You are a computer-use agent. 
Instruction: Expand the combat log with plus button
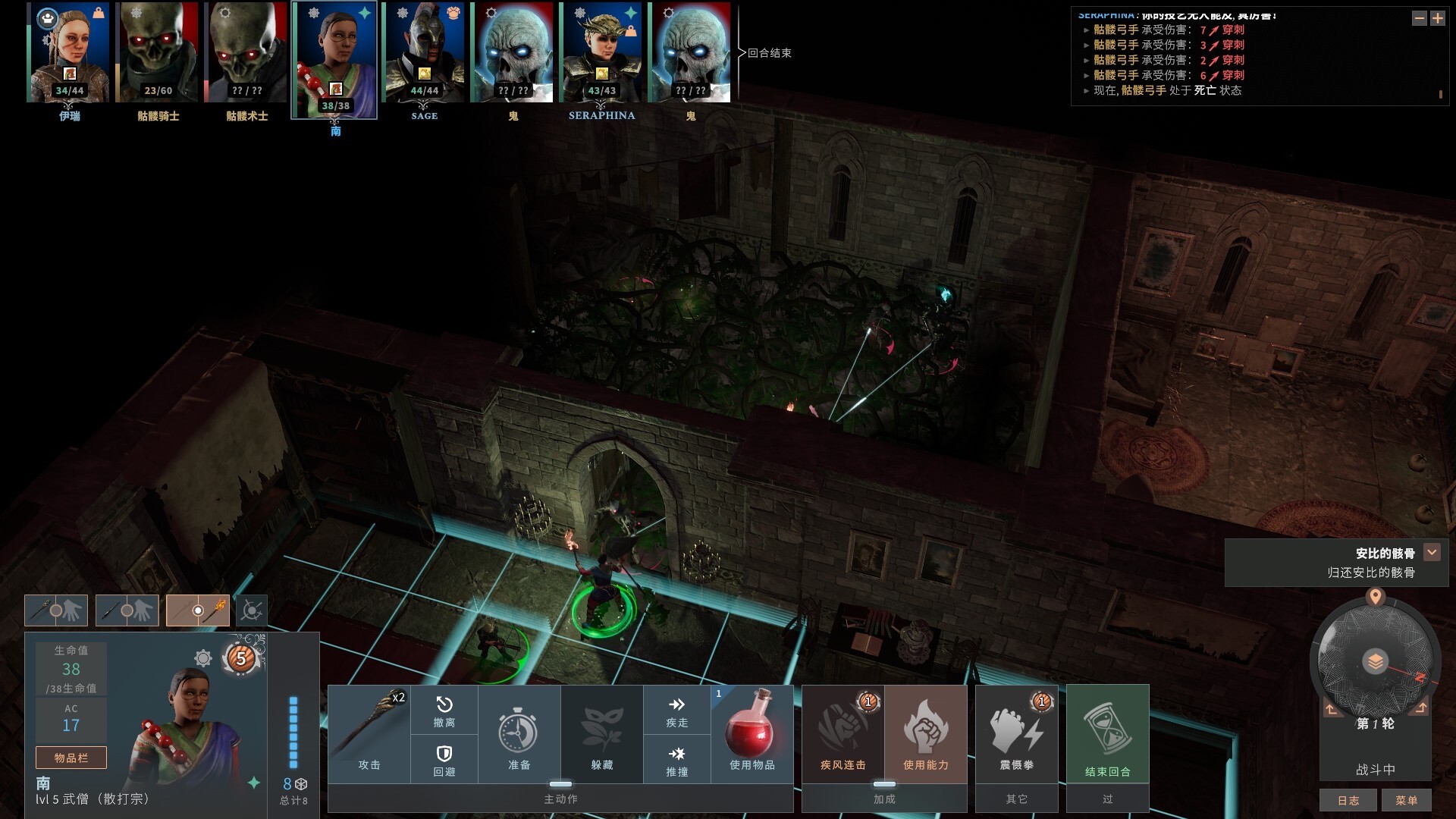[x=1438, y=18]
